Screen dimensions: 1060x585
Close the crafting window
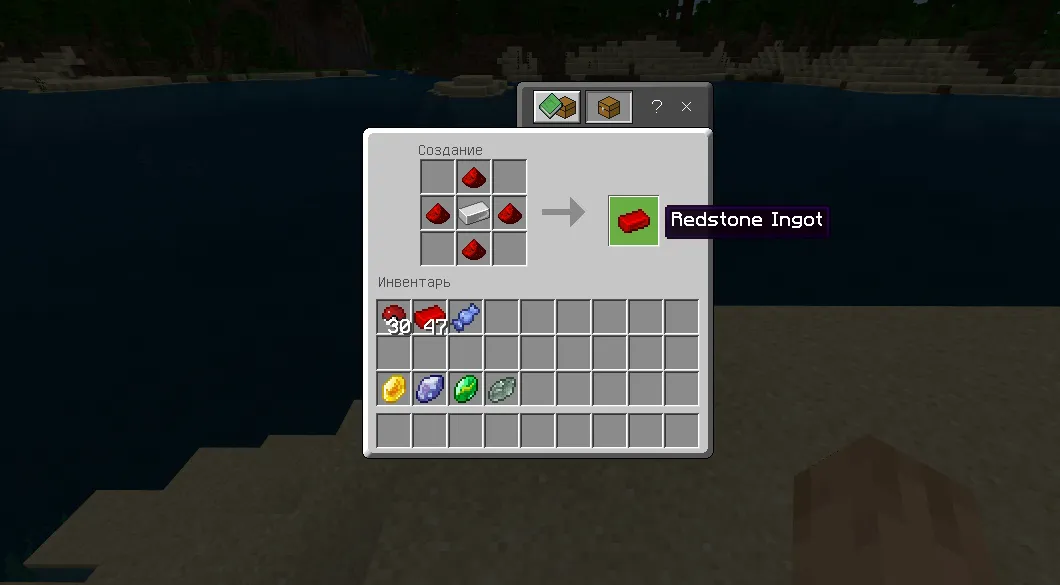point(687,107)
